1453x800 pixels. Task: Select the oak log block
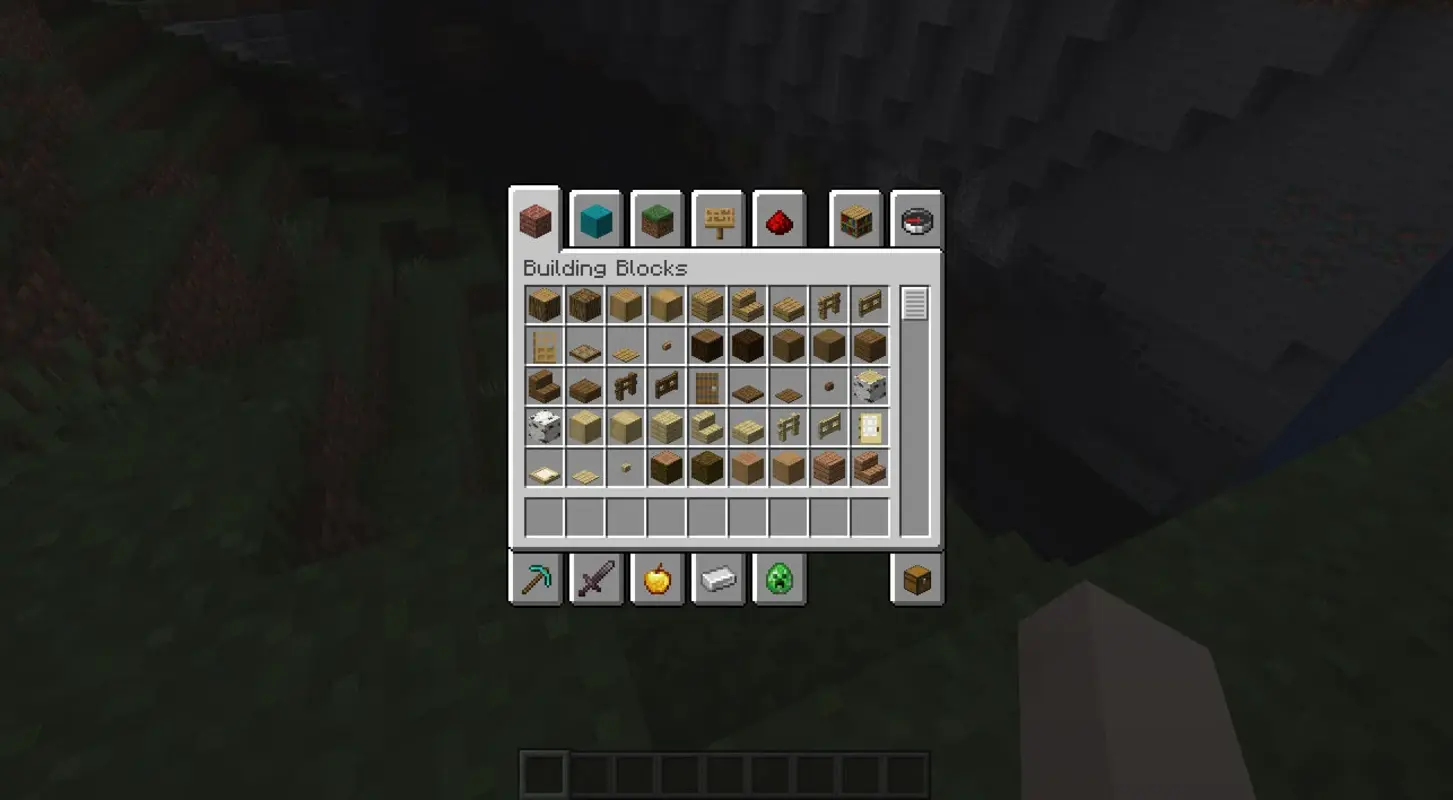coord(544,305)
